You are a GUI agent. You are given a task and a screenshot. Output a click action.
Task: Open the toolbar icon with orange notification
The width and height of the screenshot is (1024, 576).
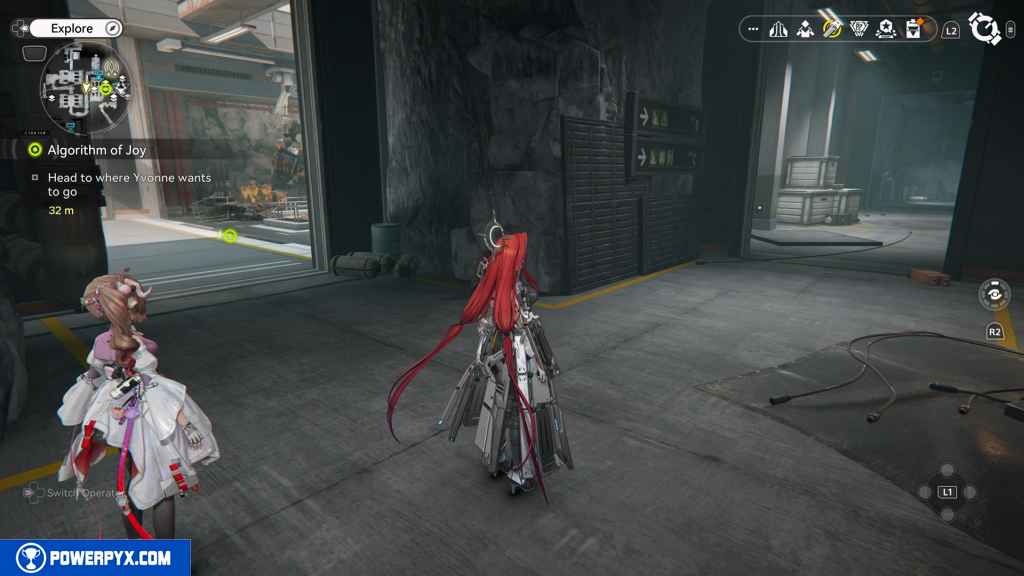tap(913, 29)
